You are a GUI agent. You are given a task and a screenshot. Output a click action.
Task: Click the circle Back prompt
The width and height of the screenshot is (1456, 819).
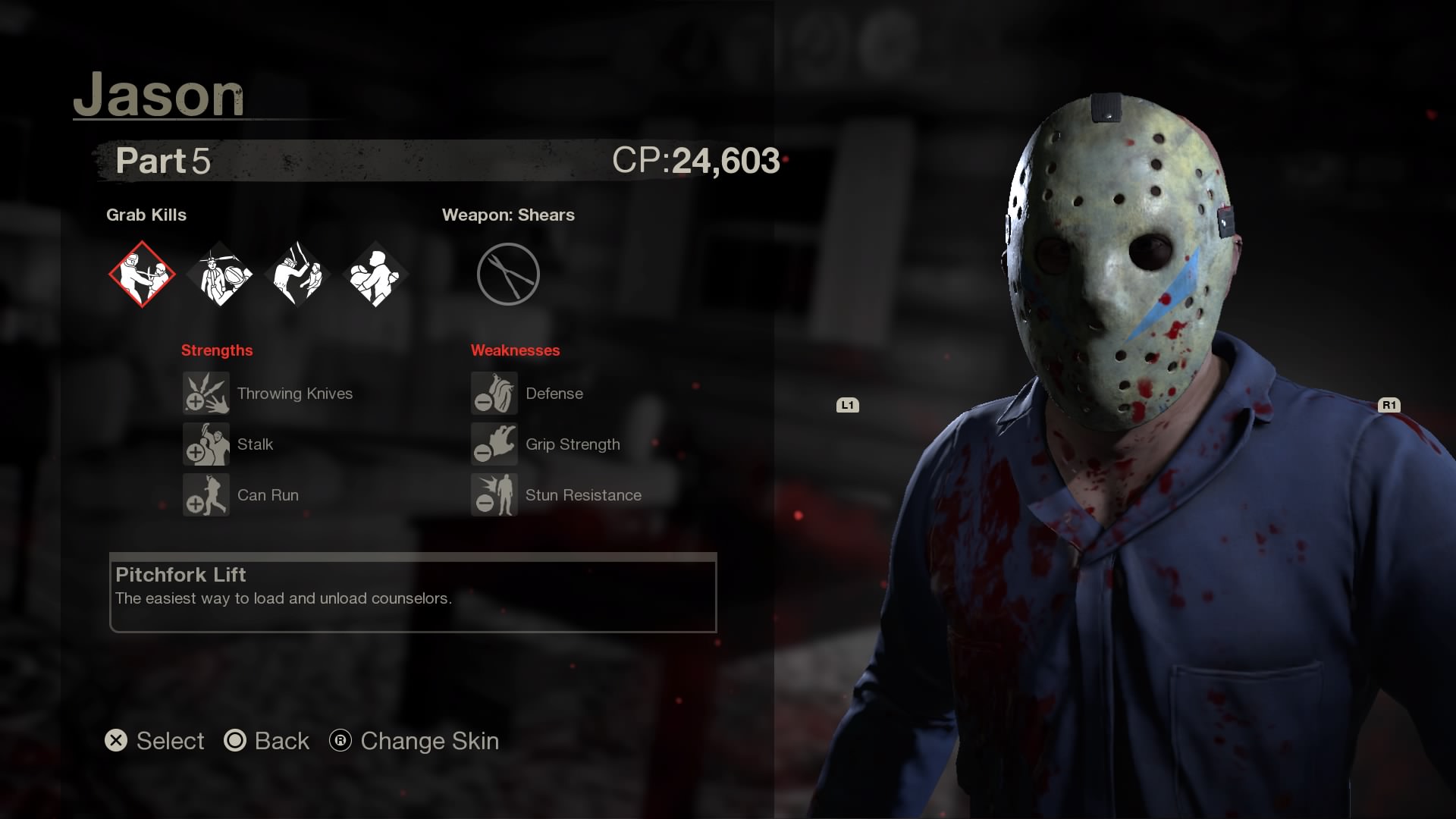(x=267, y=741)
